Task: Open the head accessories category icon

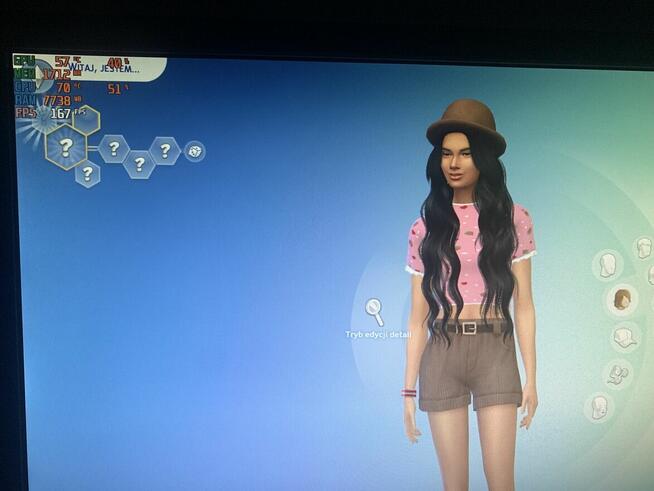Action: (617, 374)
